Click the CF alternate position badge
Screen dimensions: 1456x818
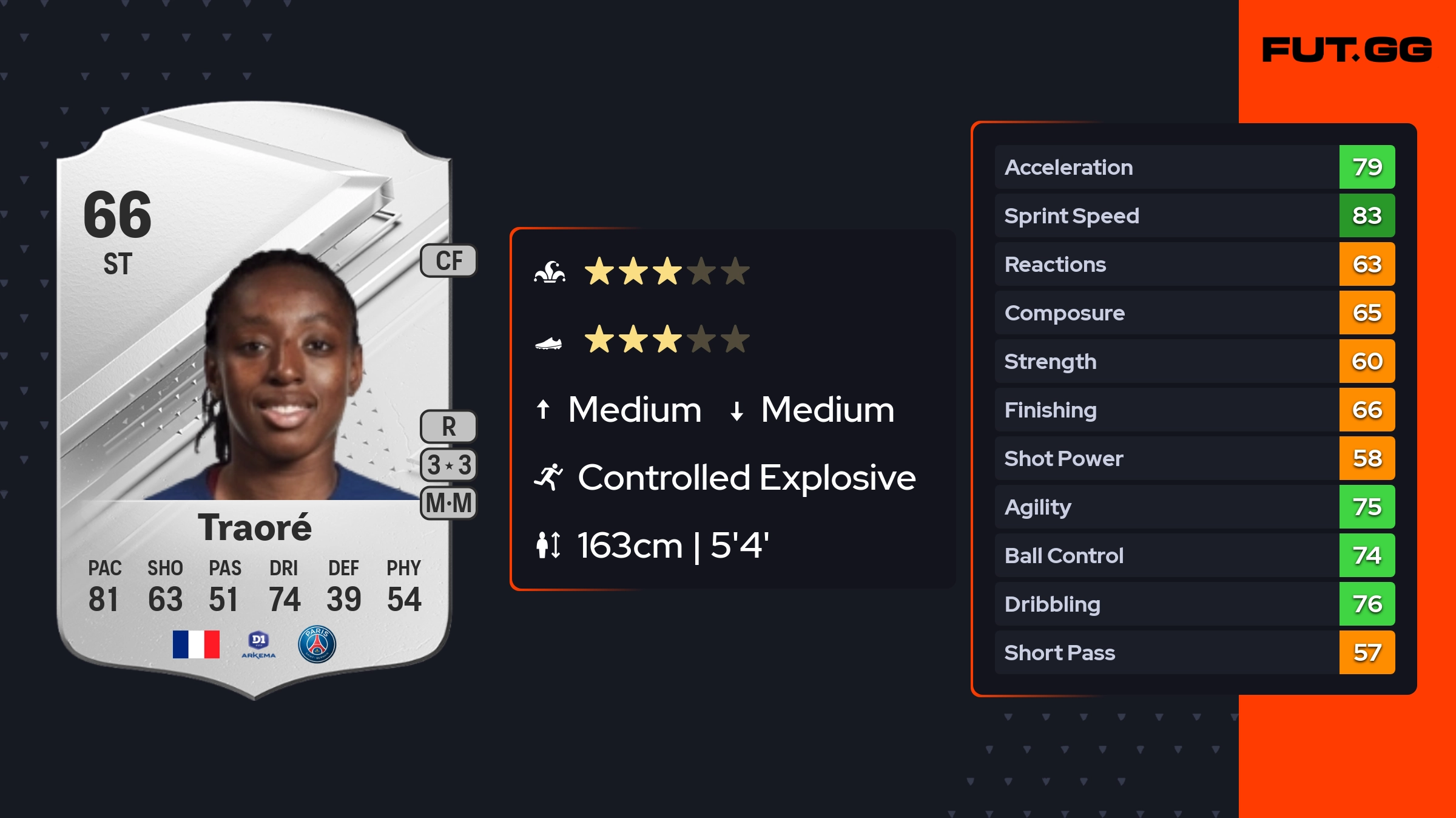click(449, 261)
